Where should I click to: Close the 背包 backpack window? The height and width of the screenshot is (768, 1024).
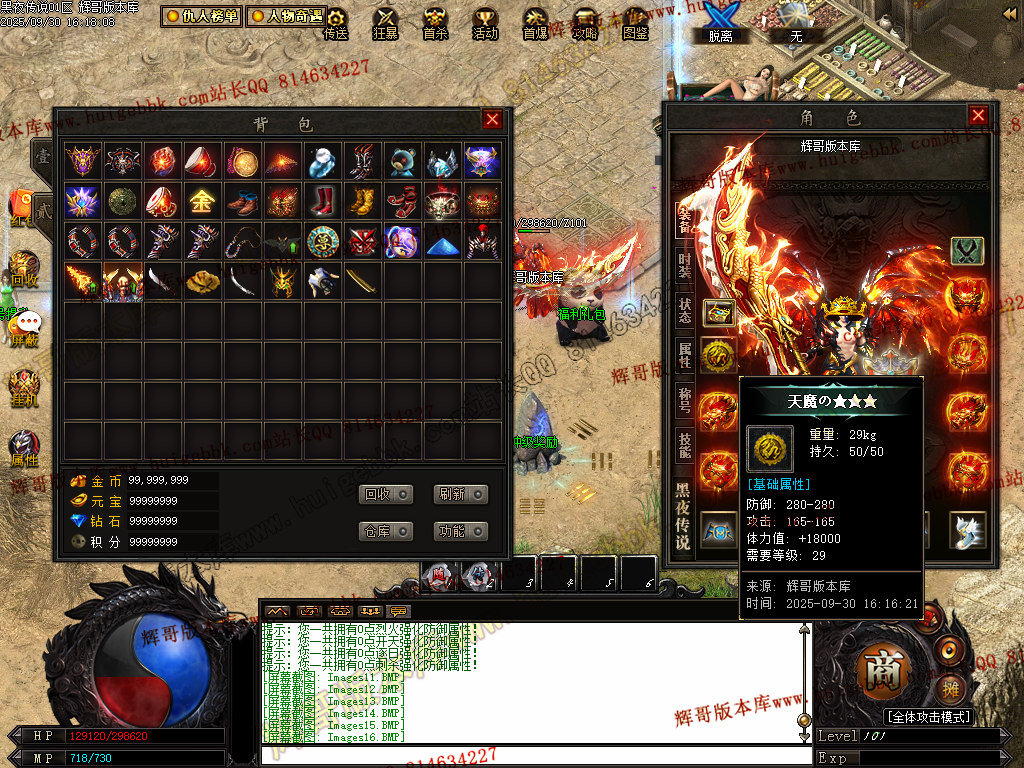click(x=492, y=120)
